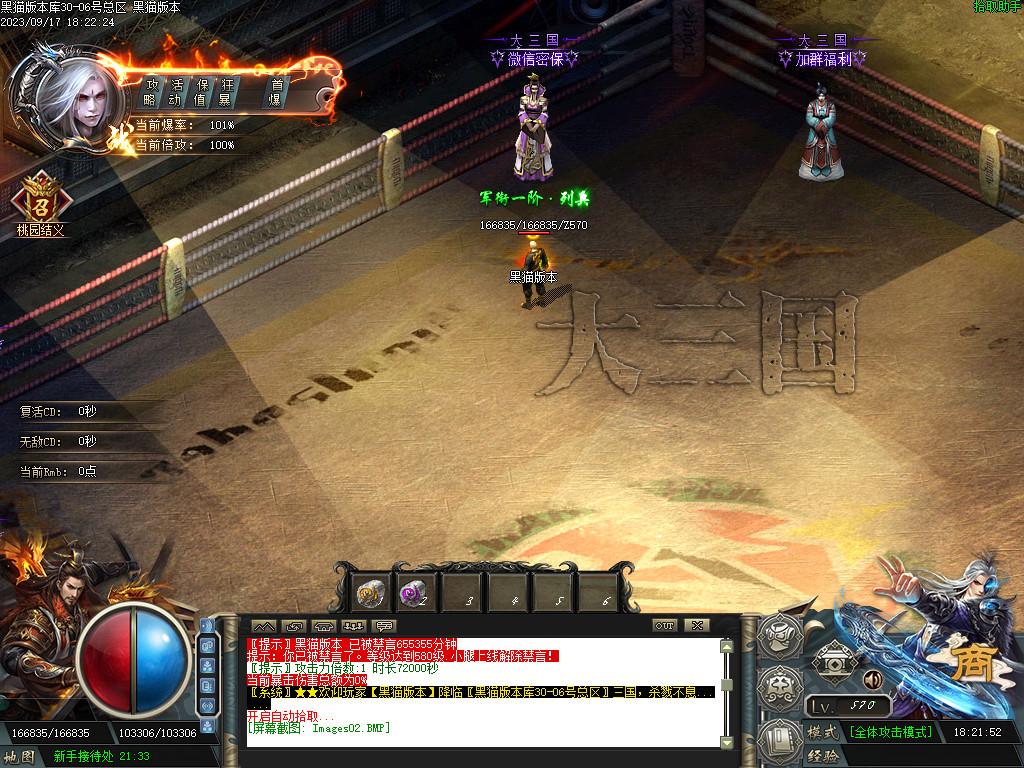Switch the 全体攻击模式 attack mode

[x=891, y=732]
